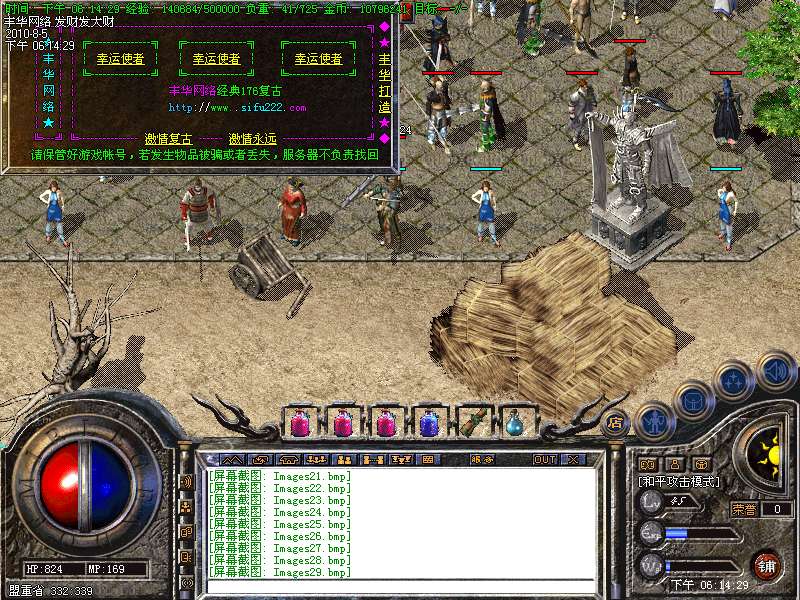Click the chat text input line
Image resolution: width=800 pixels, height=600 pixels.
(400, 583)
